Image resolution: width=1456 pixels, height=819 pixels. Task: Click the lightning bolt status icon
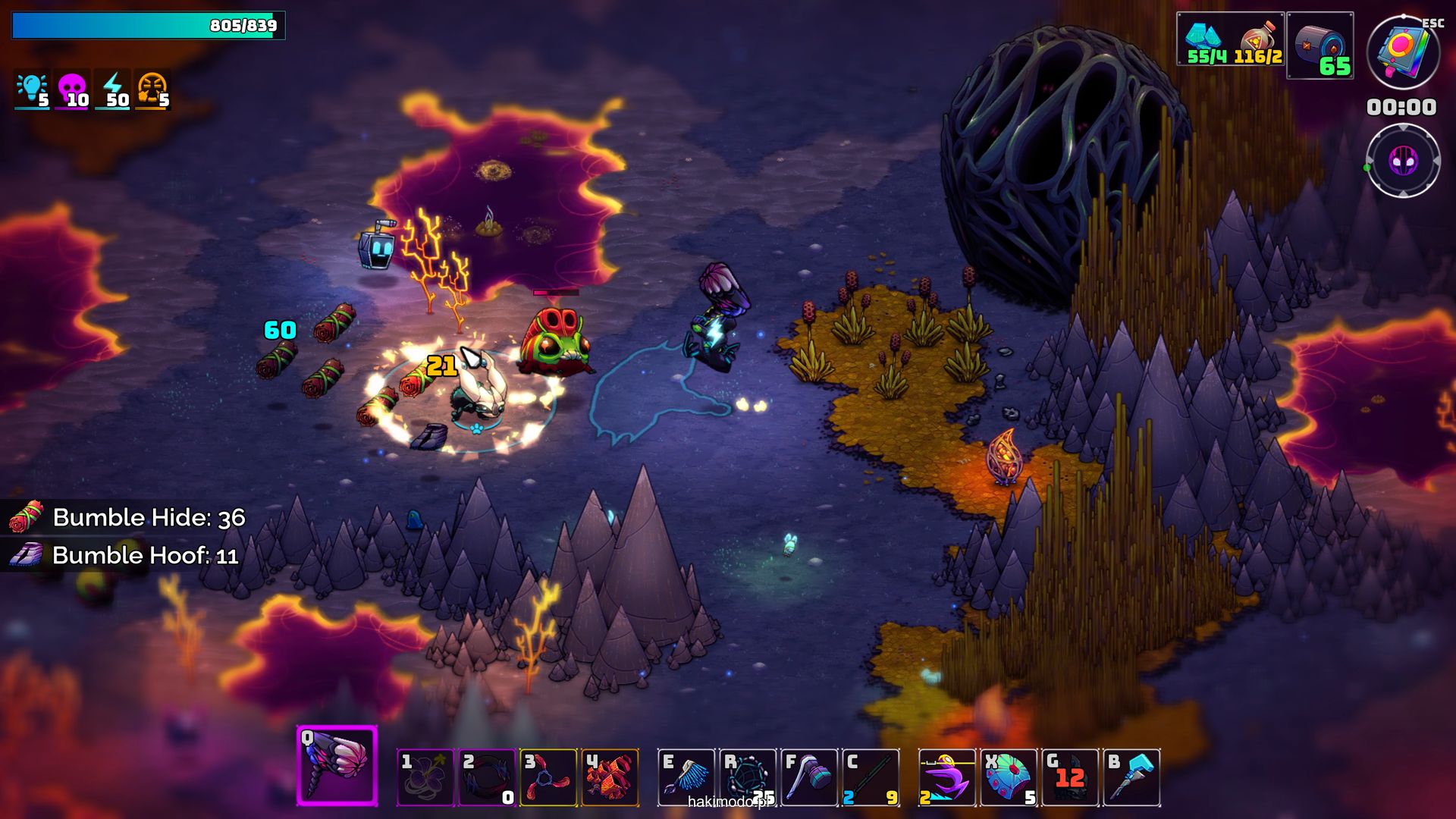pos(113,90)
